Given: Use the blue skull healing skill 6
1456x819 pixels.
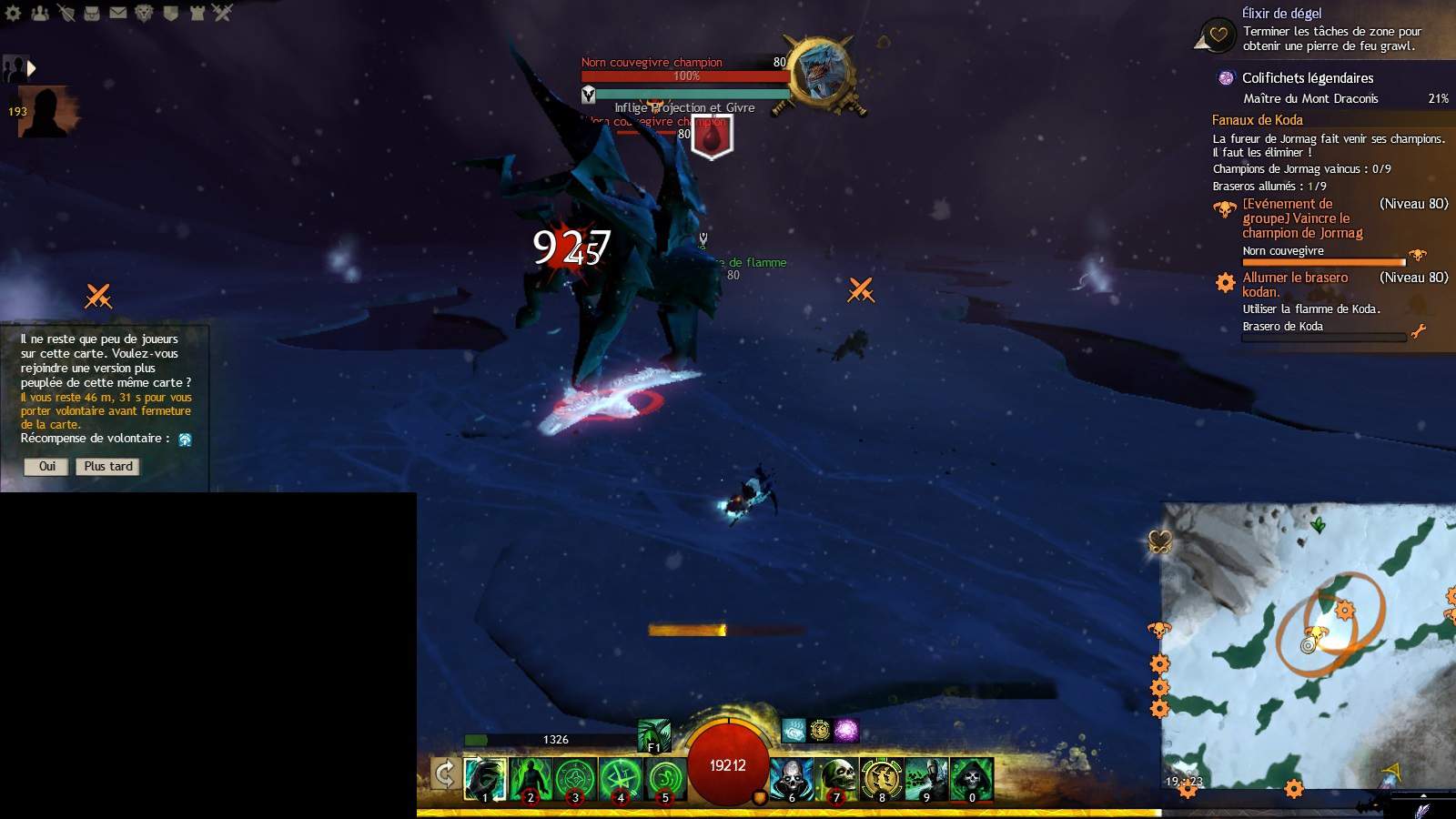Looking at the screenshot, I should pyautogui.click(x=792, y=779).
